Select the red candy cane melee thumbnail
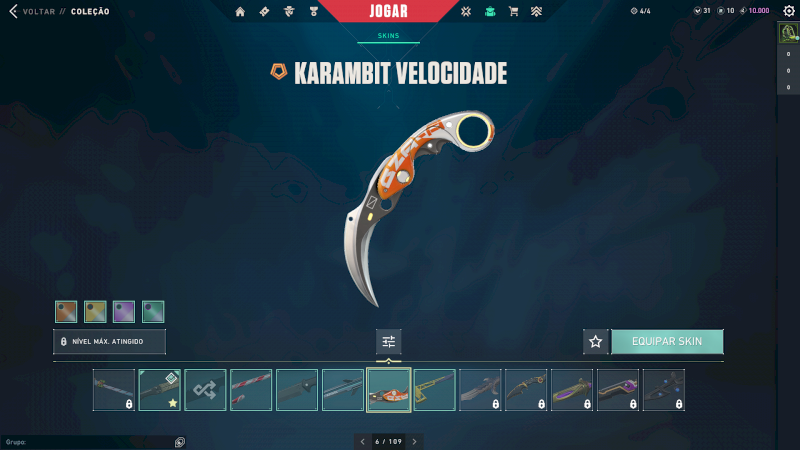This screenshot has width=800, height=450. coord(251,390)
